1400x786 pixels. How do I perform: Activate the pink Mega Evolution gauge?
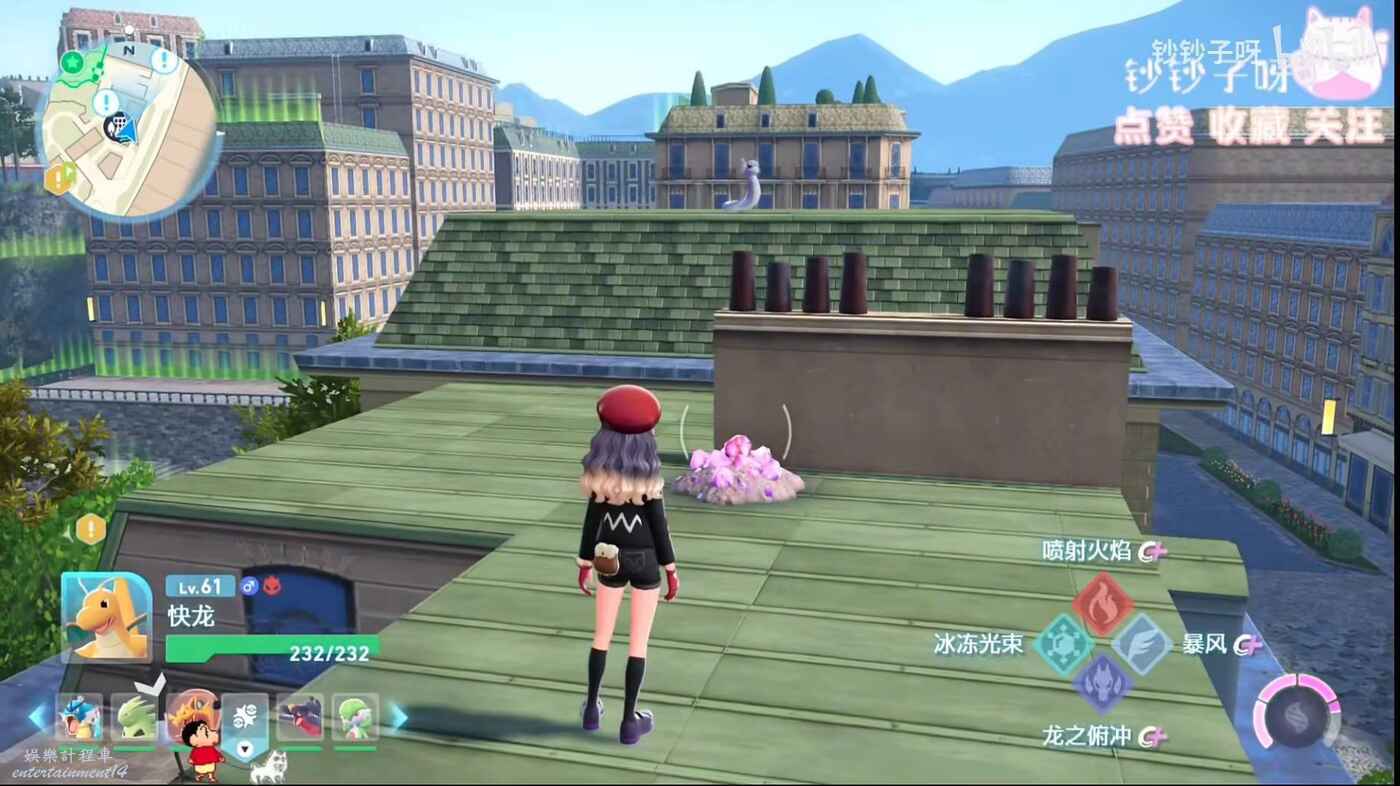[x=1297, y=712]
